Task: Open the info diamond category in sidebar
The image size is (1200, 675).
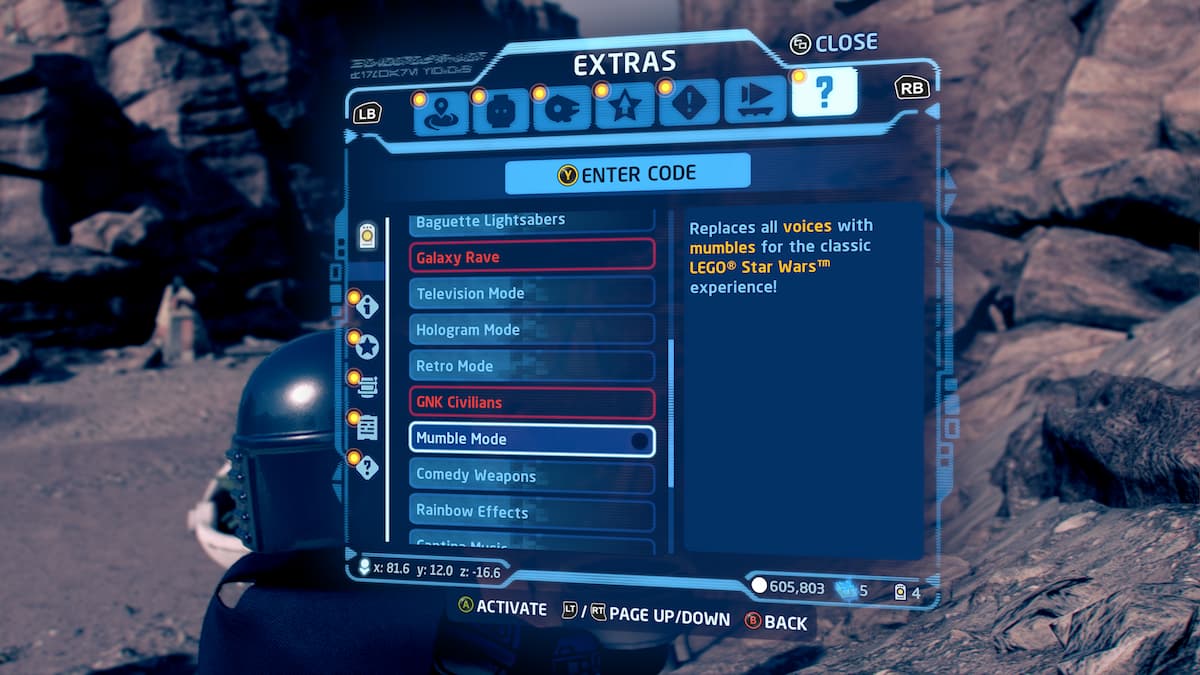Action: [367, 305]
